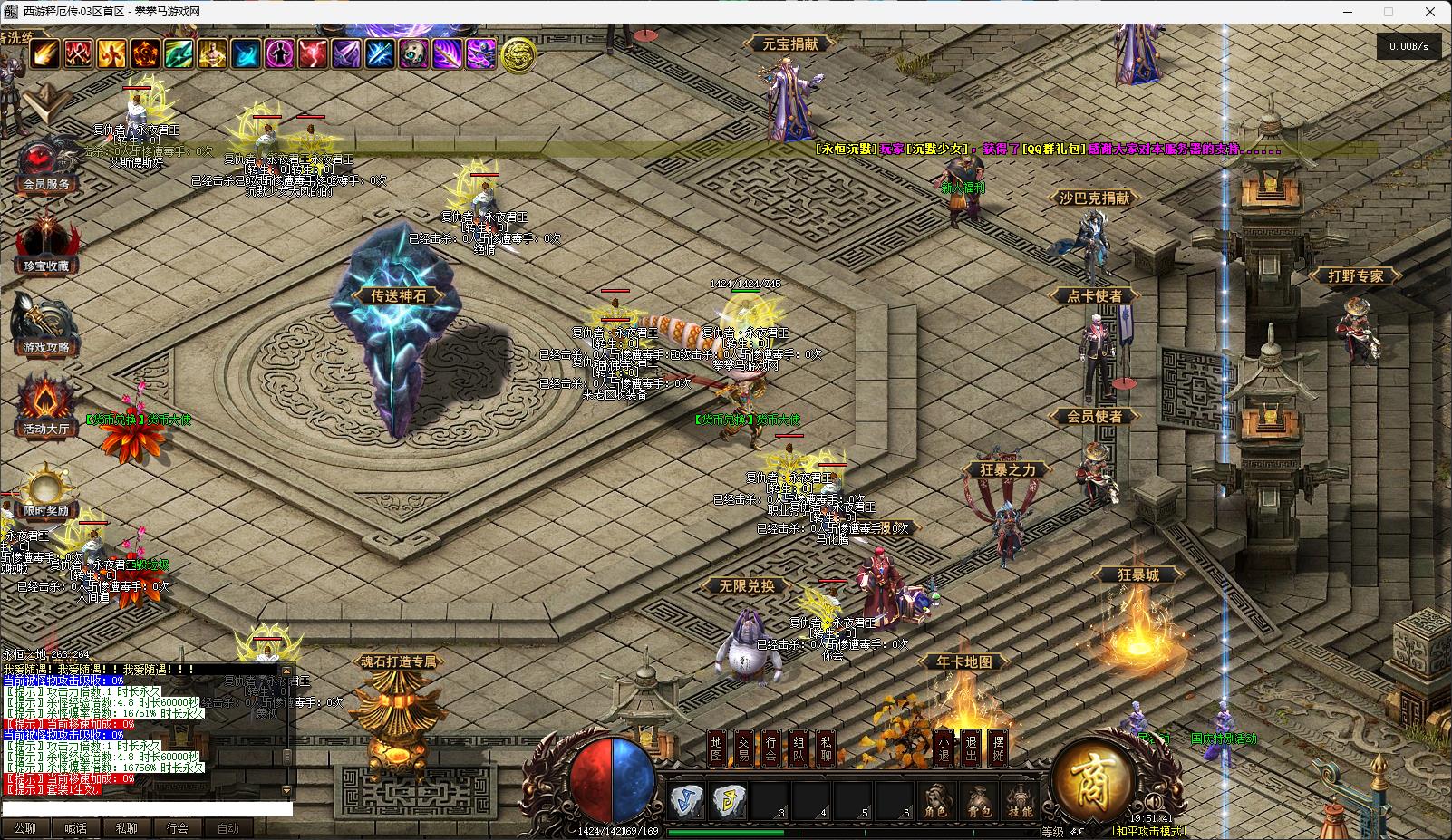Open the 技能 skills panel
The height and width of the screenshot is (840, 1452).
[x=1021, y=802]
